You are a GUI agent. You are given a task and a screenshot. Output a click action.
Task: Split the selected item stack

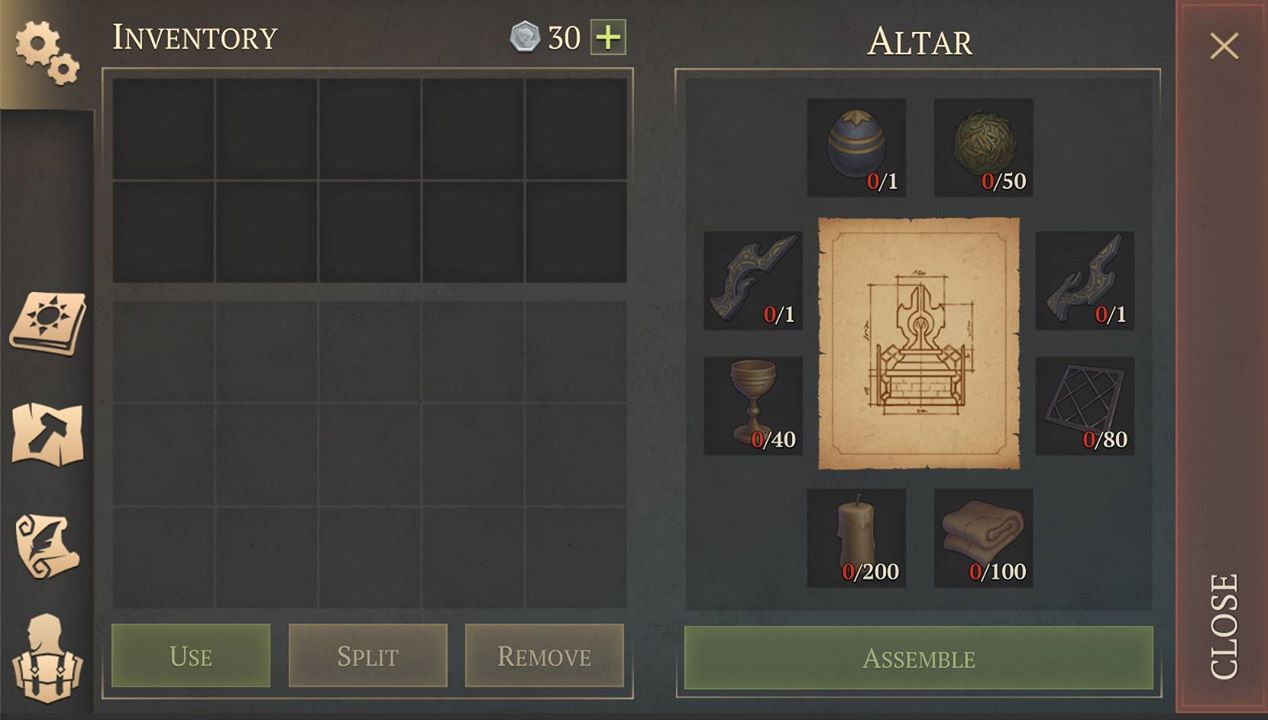click(x=368, y=656)
